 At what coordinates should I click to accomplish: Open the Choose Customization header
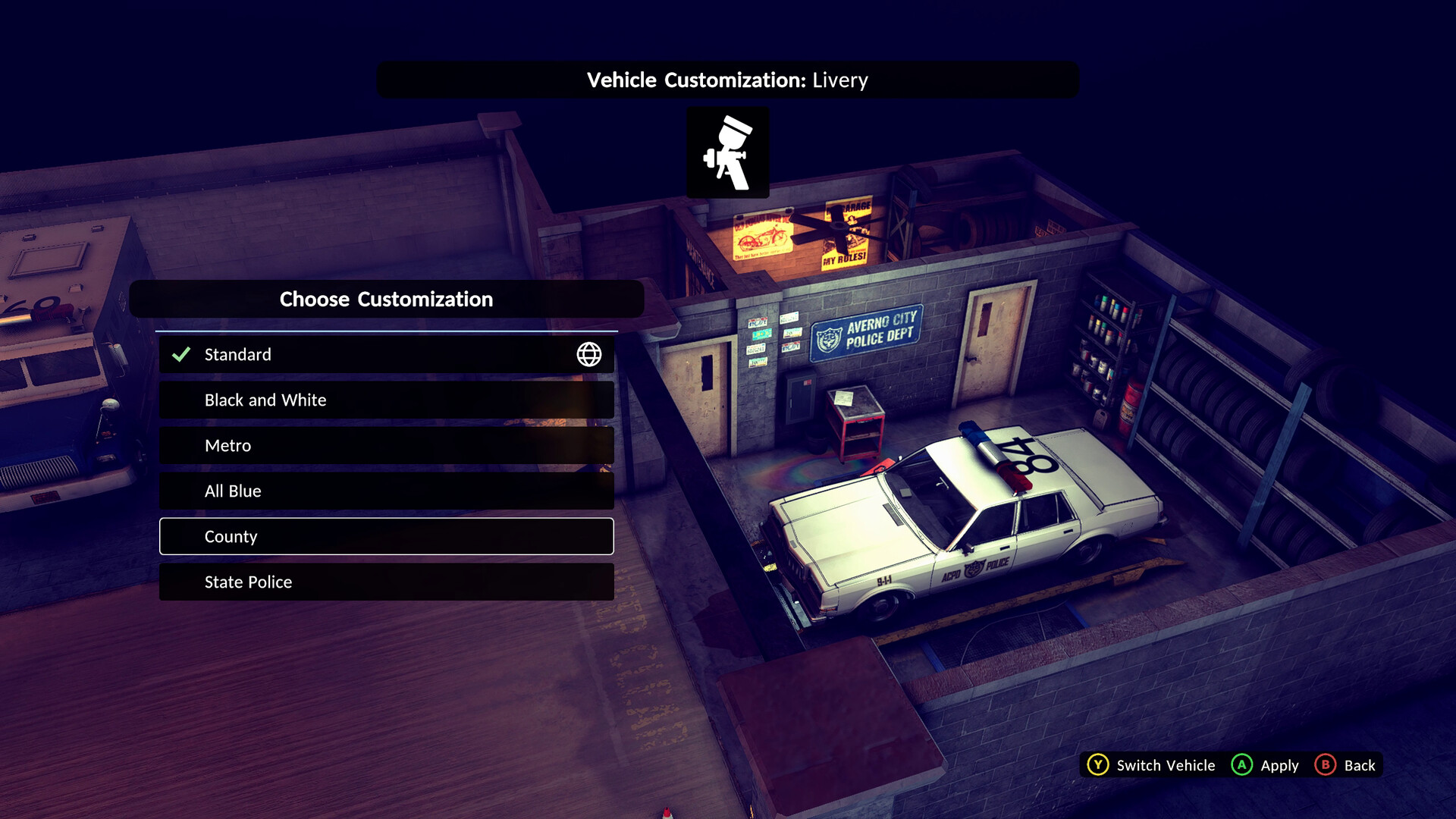point(386,299)
